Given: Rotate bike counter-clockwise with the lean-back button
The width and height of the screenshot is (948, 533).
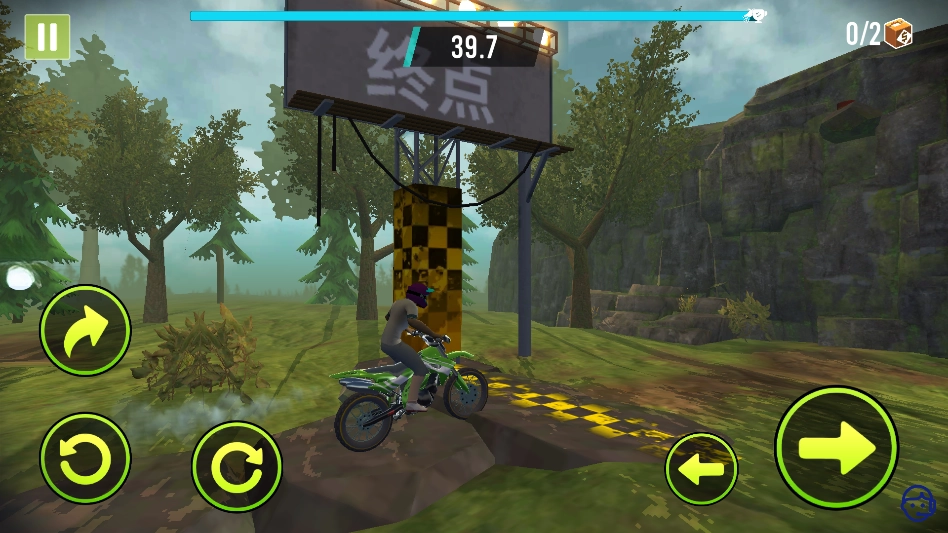Looking at the screenshot, I should tap(85, 459).
